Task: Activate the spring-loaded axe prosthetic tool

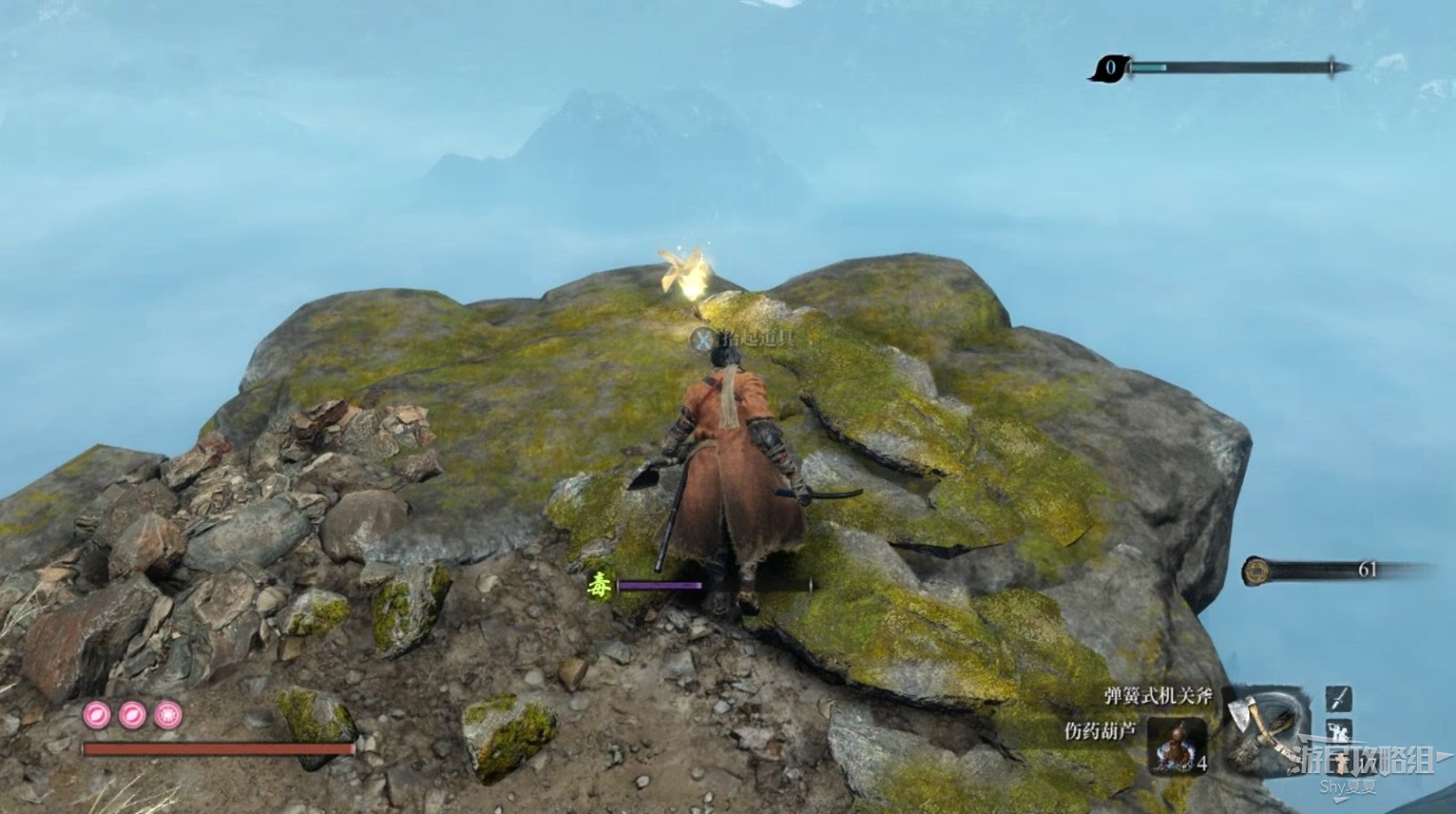Action: [1259, 722]
